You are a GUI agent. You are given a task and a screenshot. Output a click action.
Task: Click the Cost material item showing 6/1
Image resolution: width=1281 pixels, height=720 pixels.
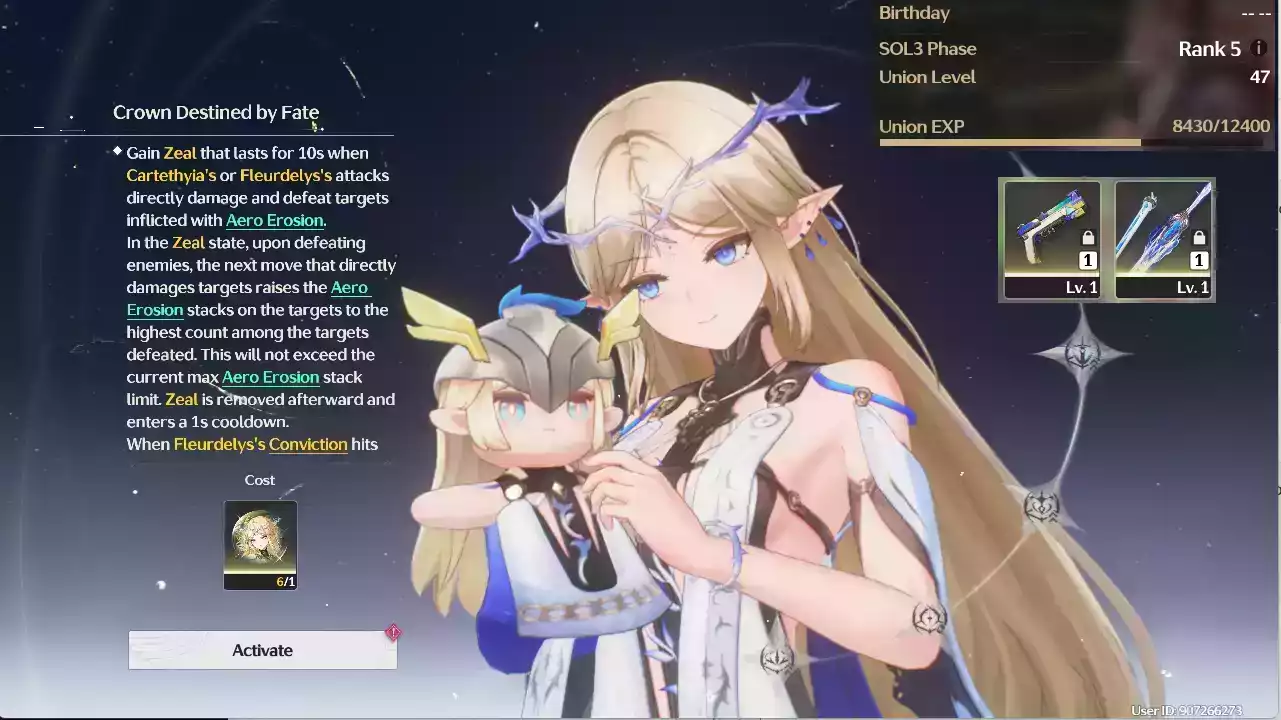click(x=260, y=544)
